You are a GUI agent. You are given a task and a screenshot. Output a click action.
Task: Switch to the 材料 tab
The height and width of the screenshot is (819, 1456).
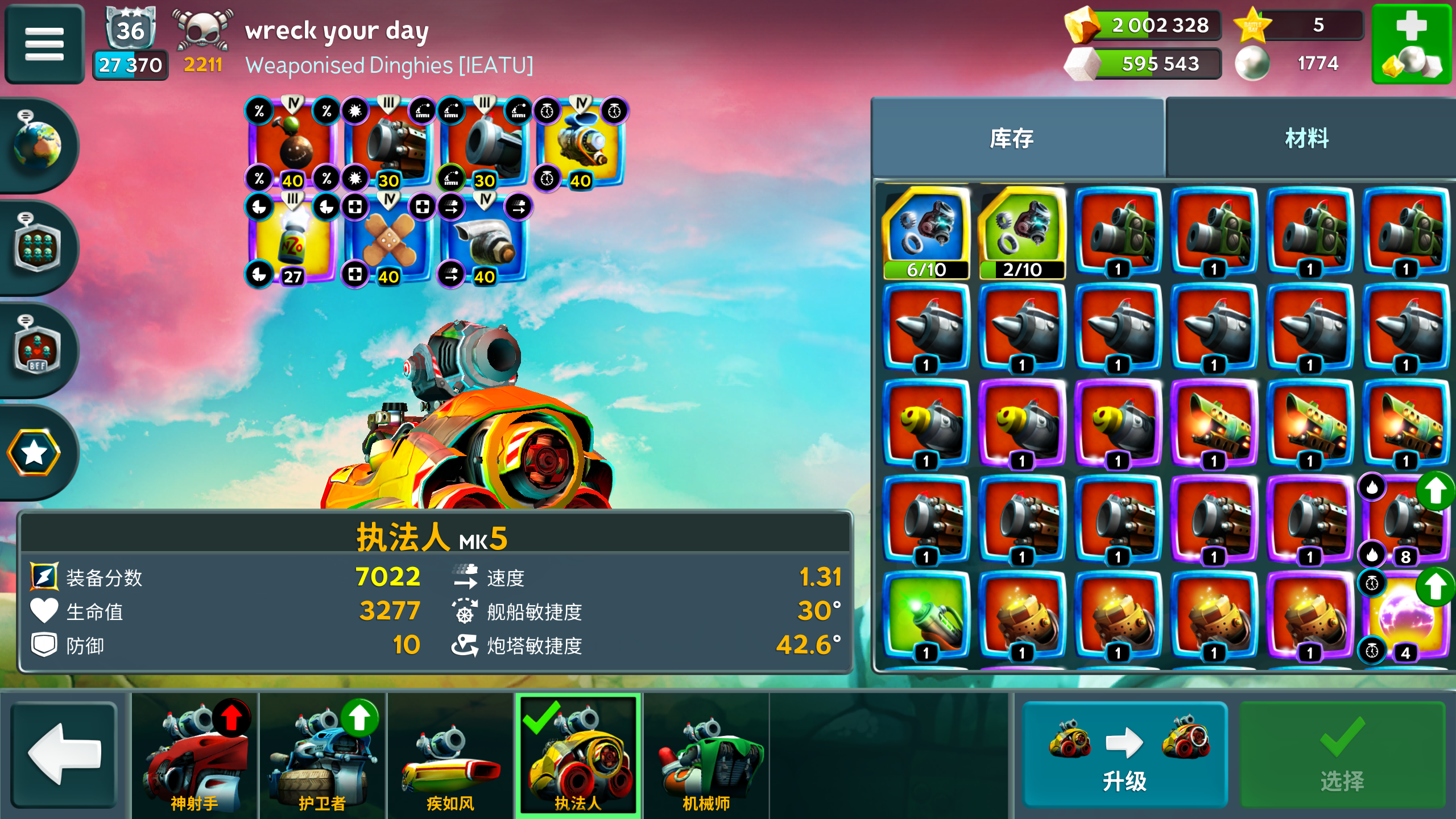[x=1306, y=138]
